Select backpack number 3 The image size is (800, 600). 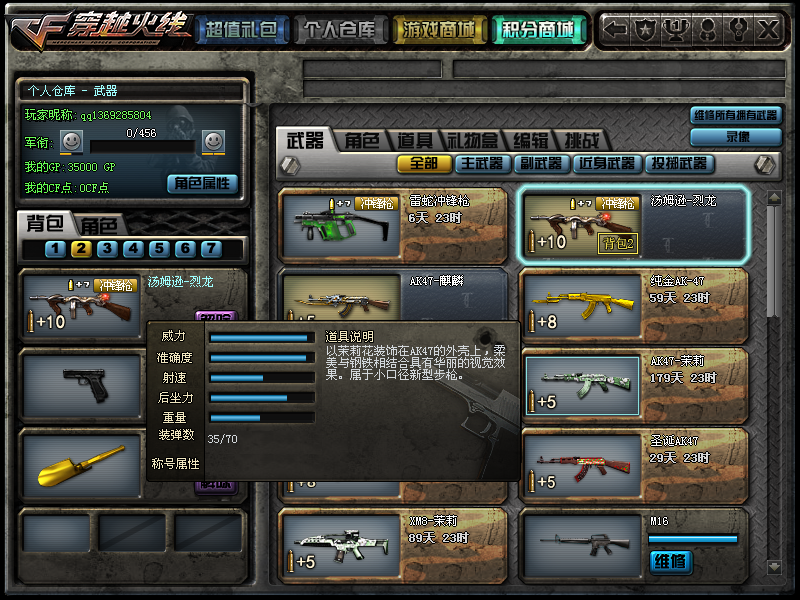(x=107, y=249)
